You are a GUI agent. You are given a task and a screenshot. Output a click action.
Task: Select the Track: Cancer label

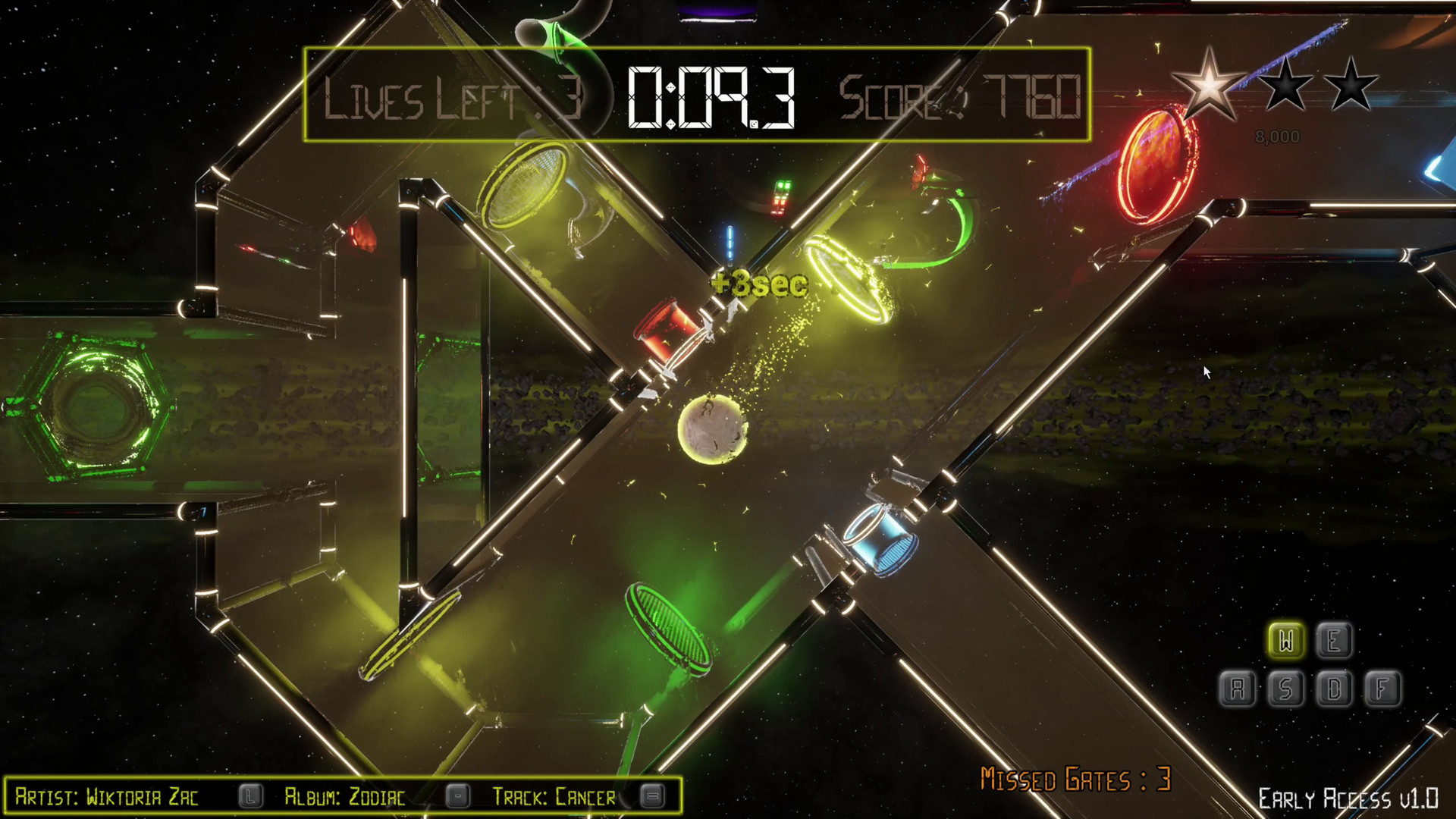pos(554,797)
